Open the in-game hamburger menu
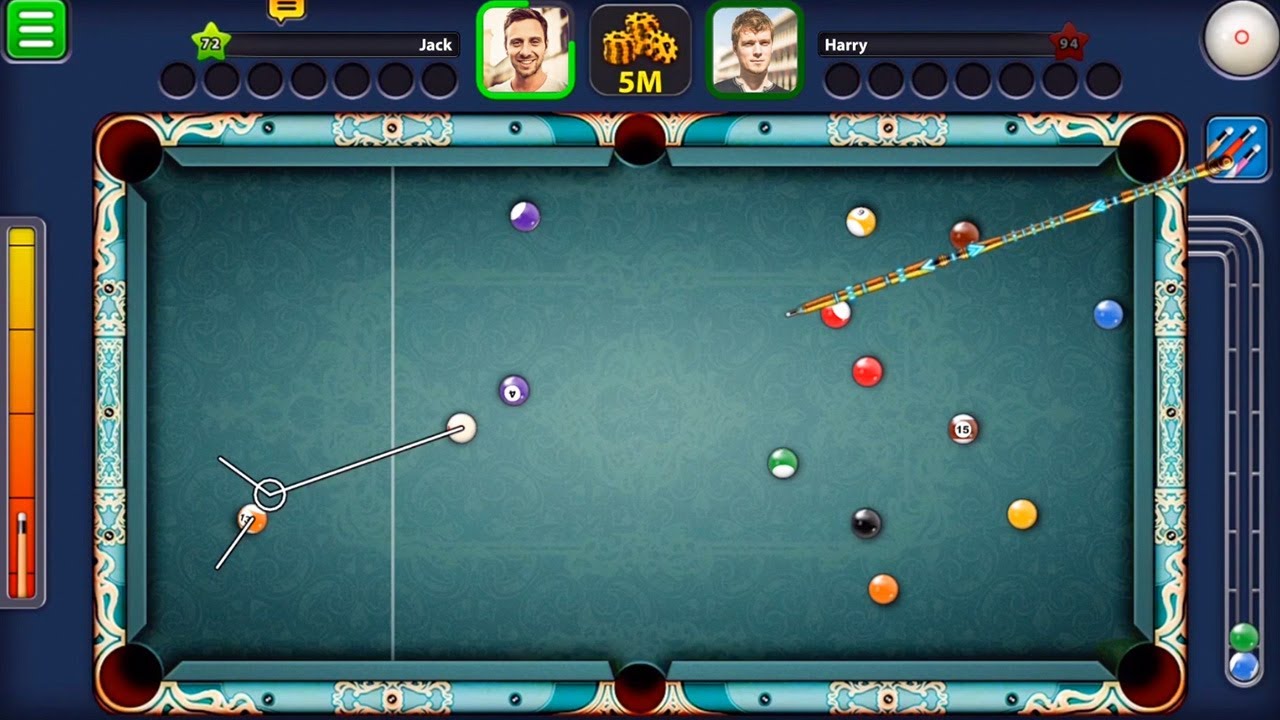The width and height of the screenshot is (1280, 720). [36, 28]
